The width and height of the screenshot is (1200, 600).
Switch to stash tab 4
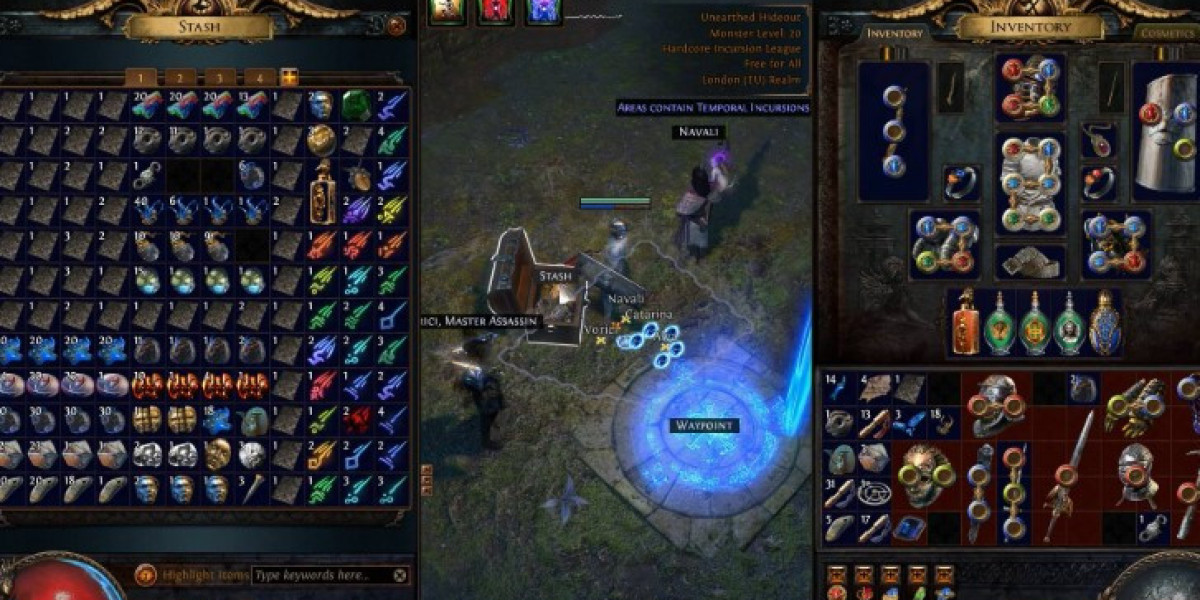(x=259, y=77)
